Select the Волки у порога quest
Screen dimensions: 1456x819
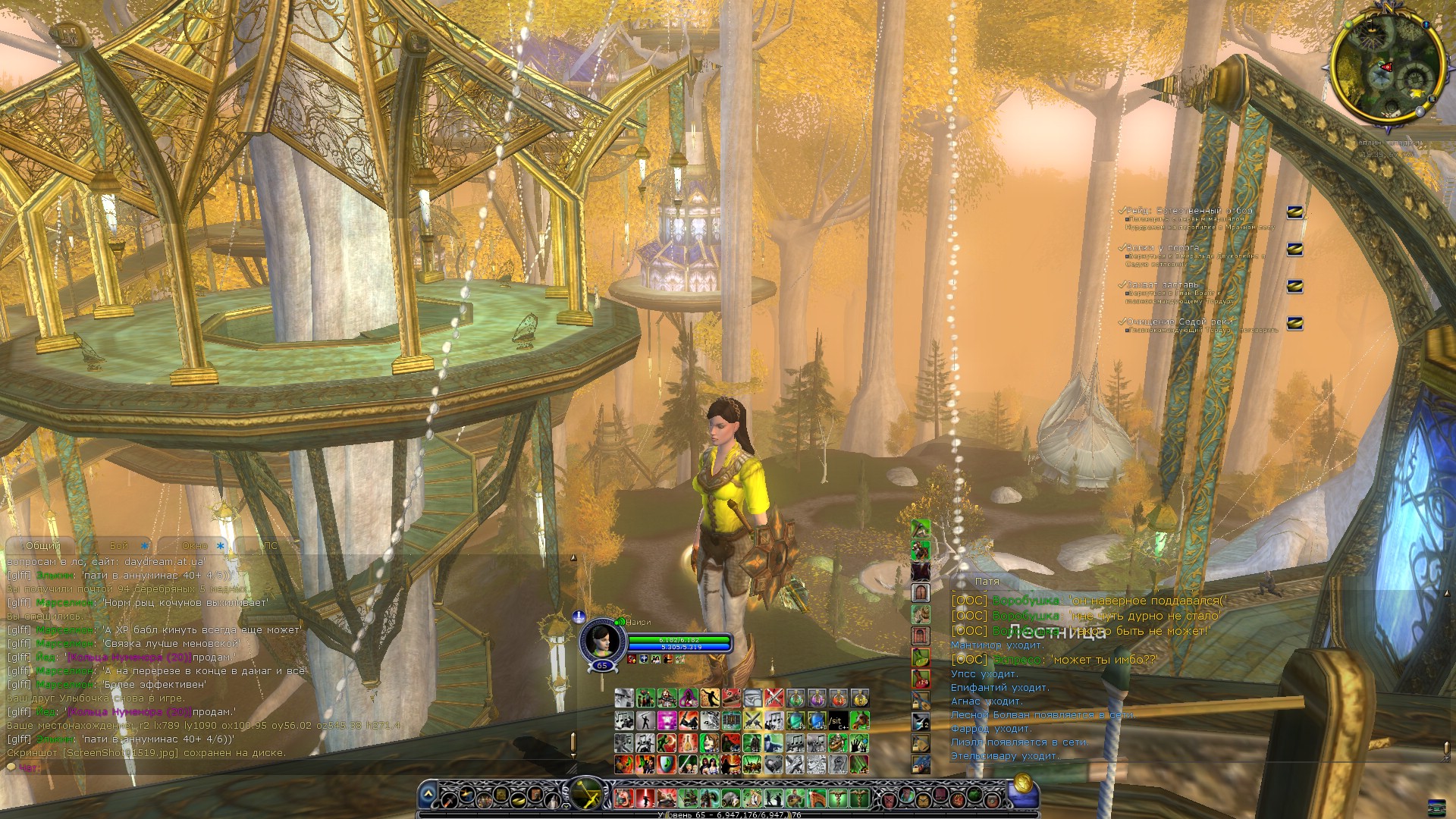[x=1163, y=248]
